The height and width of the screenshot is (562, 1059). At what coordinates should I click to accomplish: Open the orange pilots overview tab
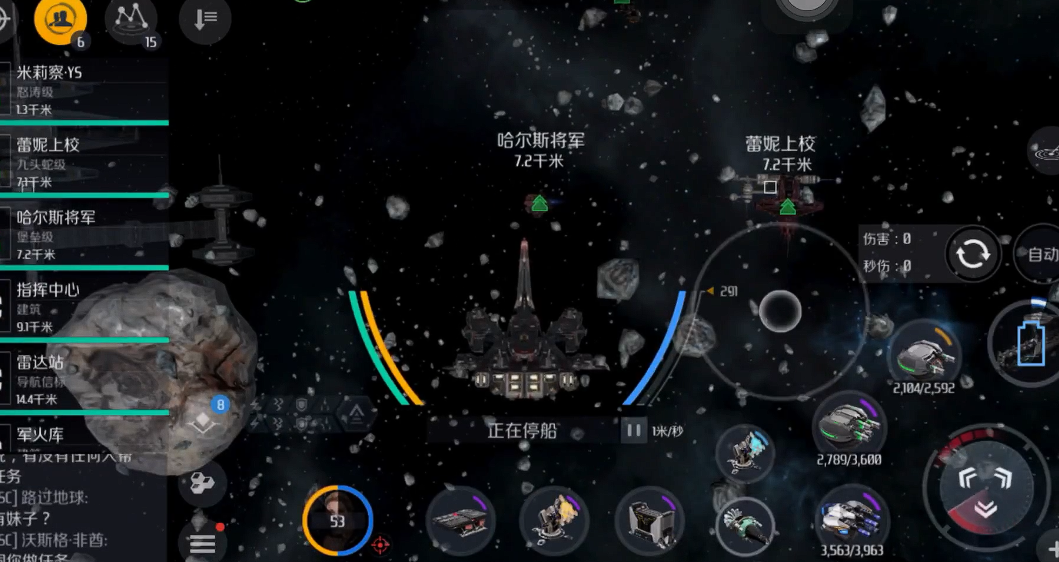(x=61, y=19)
